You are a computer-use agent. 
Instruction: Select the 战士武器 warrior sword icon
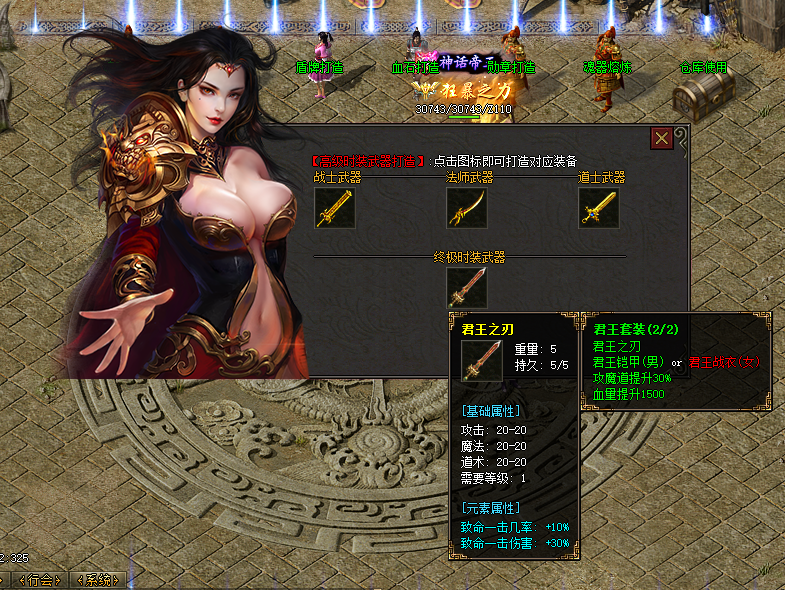coord(335,208)
